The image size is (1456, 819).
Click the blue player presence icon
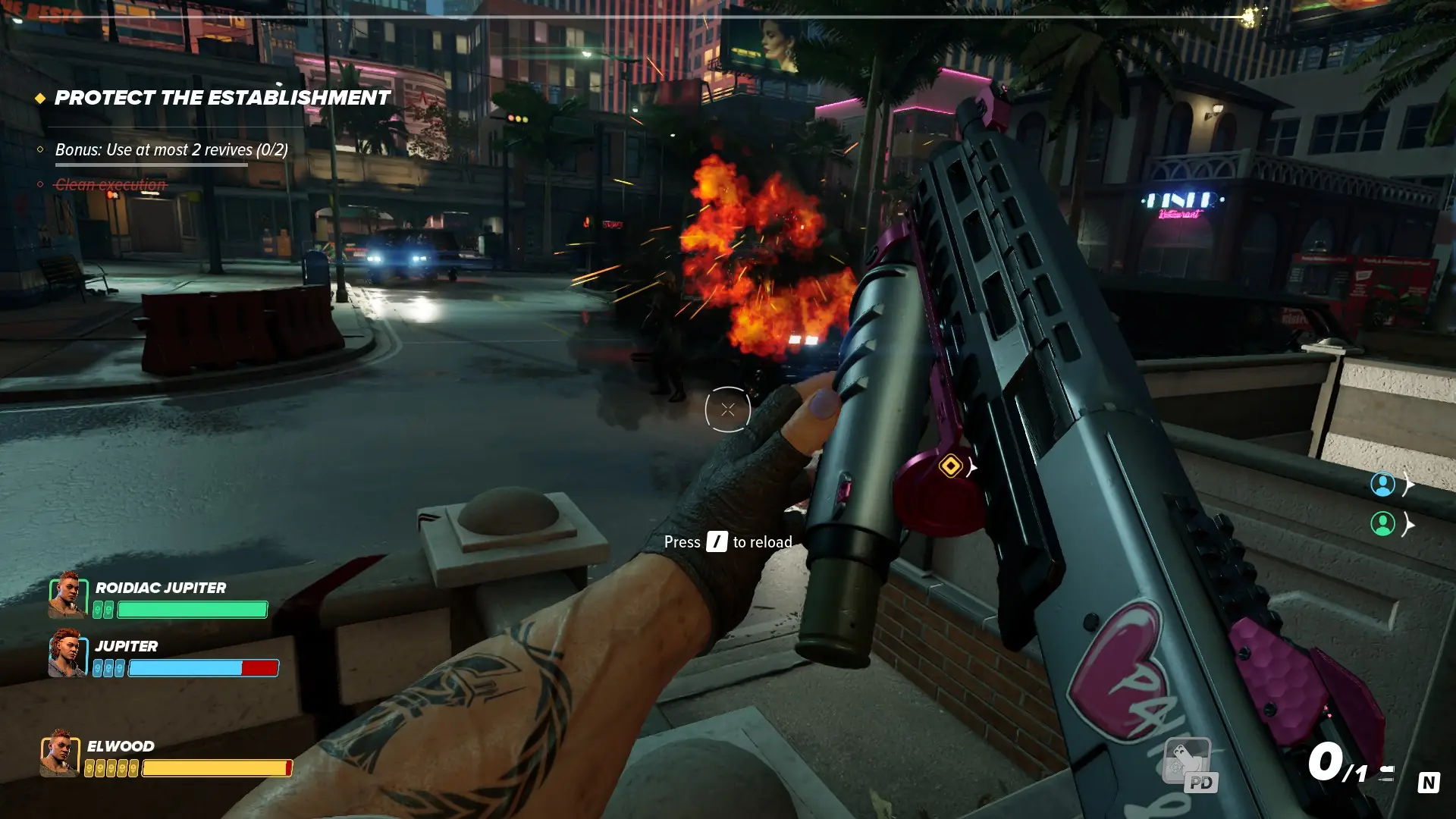tap(1385, 485)
